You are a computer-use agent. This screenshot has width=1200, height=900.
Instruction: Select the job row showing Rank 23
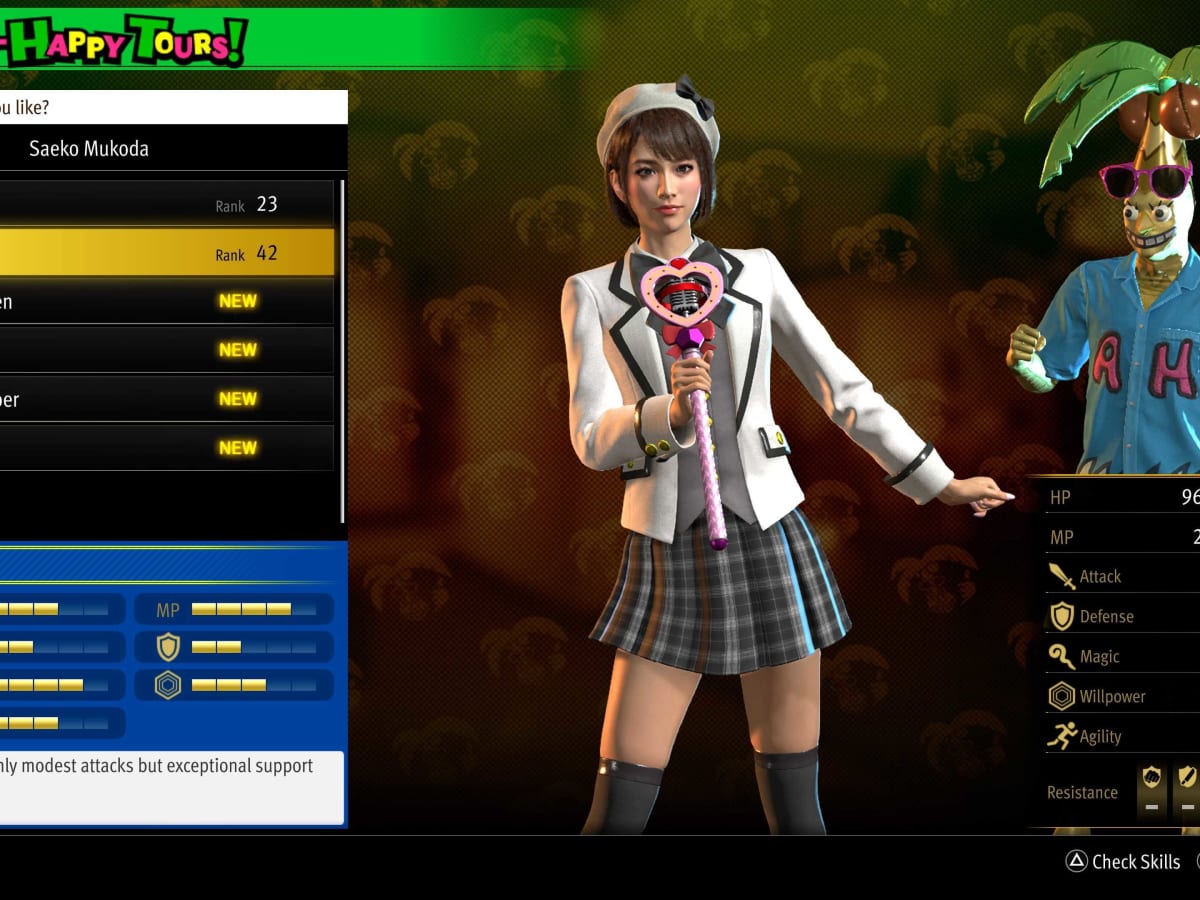tap(166, 205)
